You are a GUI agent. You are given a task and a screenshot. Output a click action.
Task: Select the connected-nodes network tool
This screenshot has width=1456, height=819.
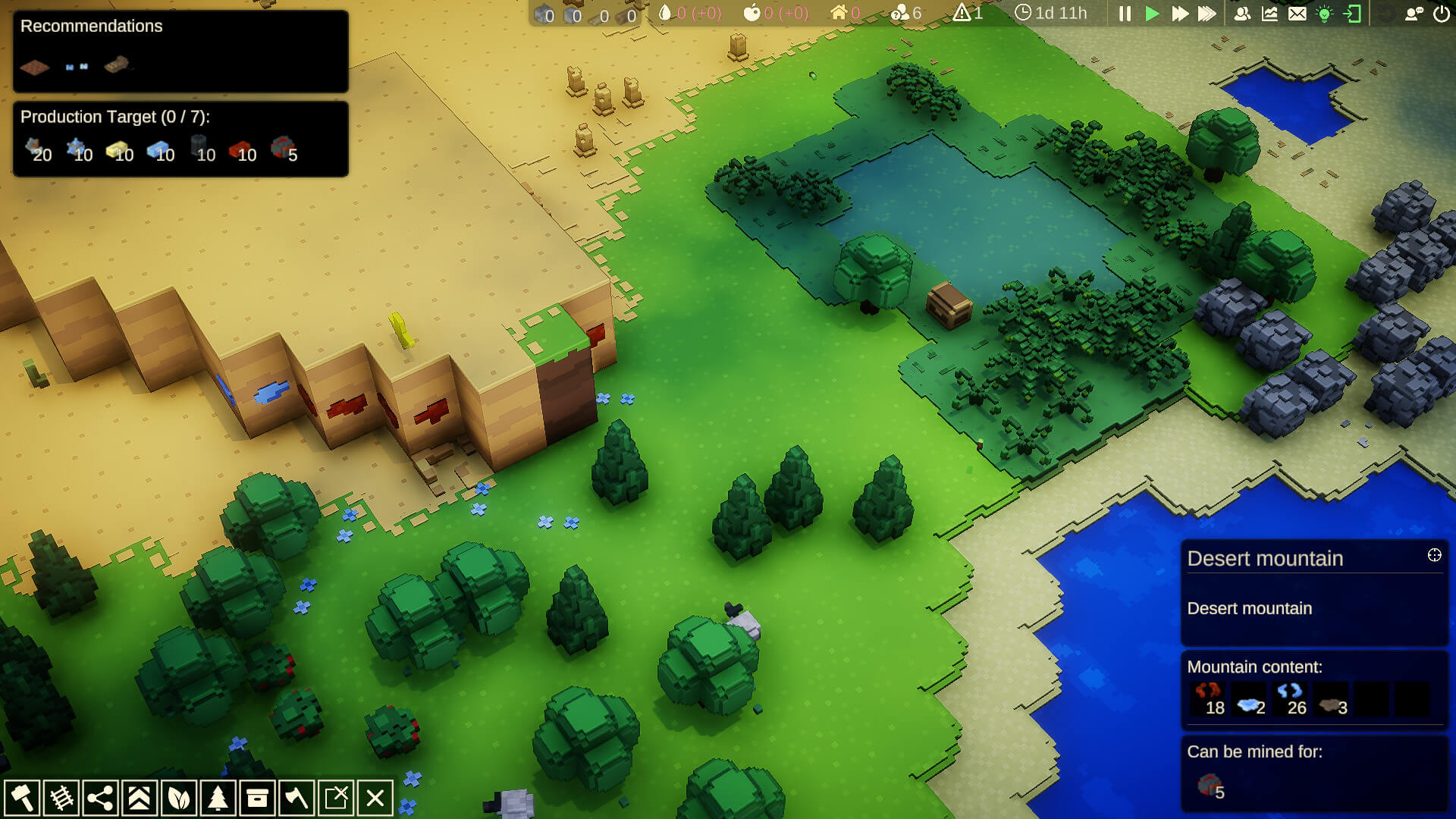pyautogui.click(x=100, y=798)
